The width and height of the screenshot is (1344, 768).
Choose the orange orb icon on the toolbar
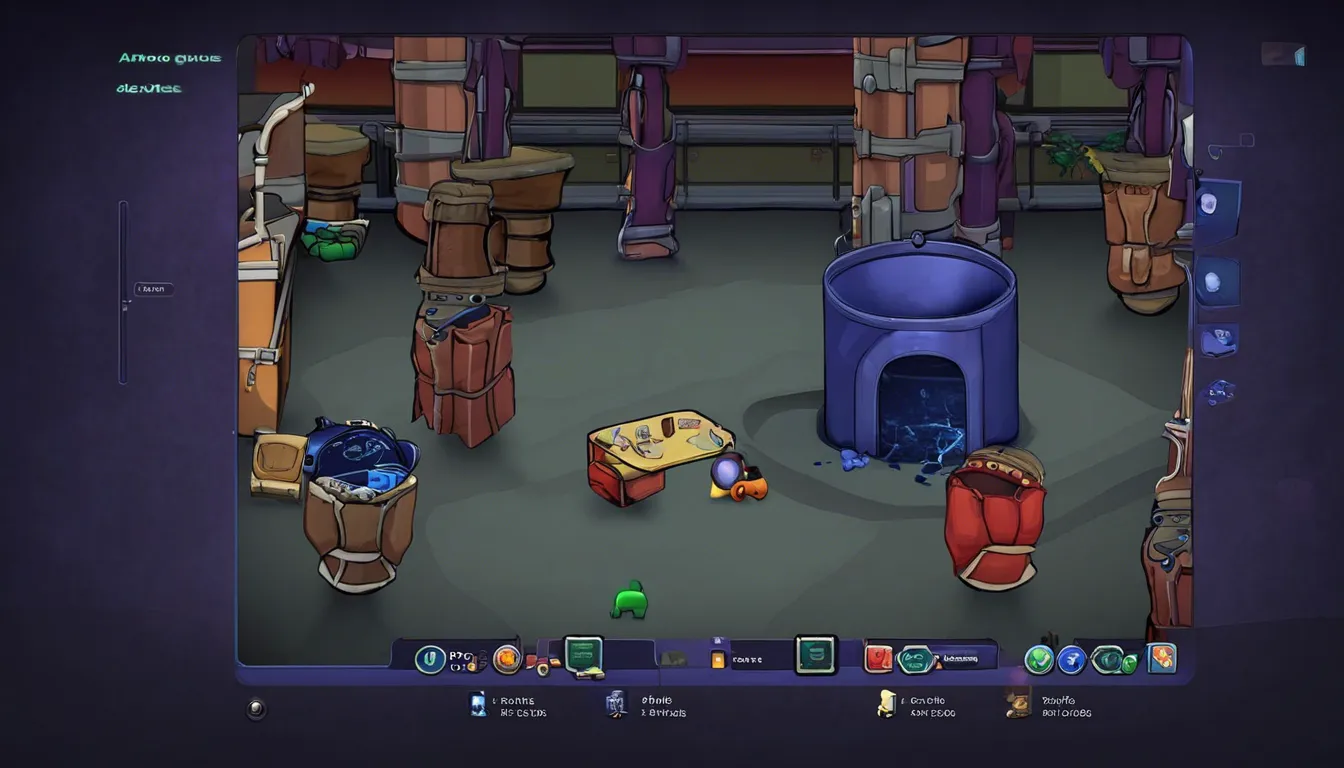tap(507, 657)
